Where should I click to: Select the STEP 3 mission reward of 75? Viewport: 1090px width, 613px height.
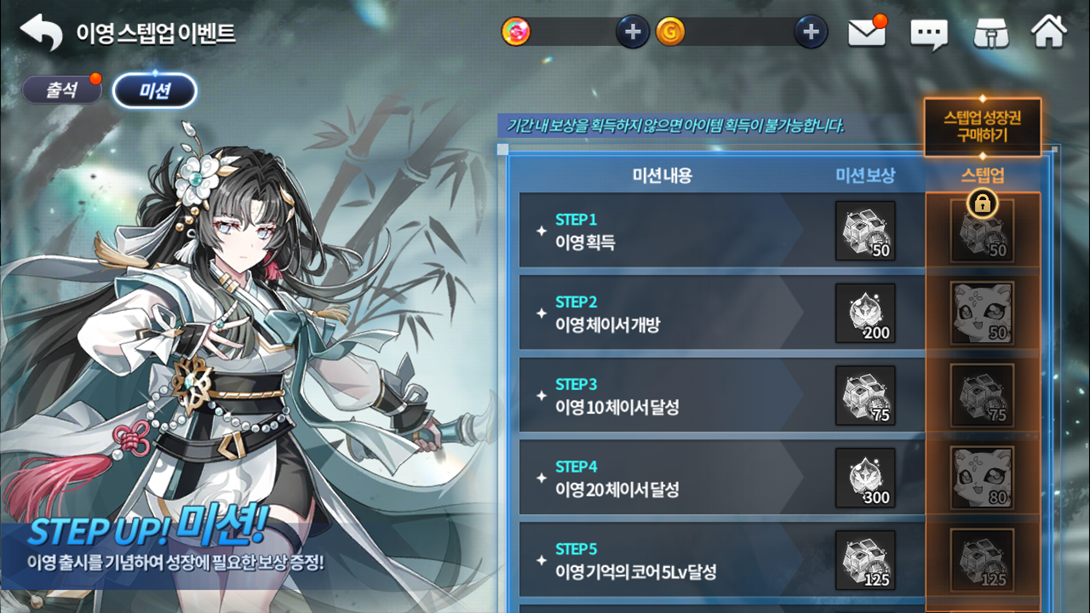pos(865,396)
